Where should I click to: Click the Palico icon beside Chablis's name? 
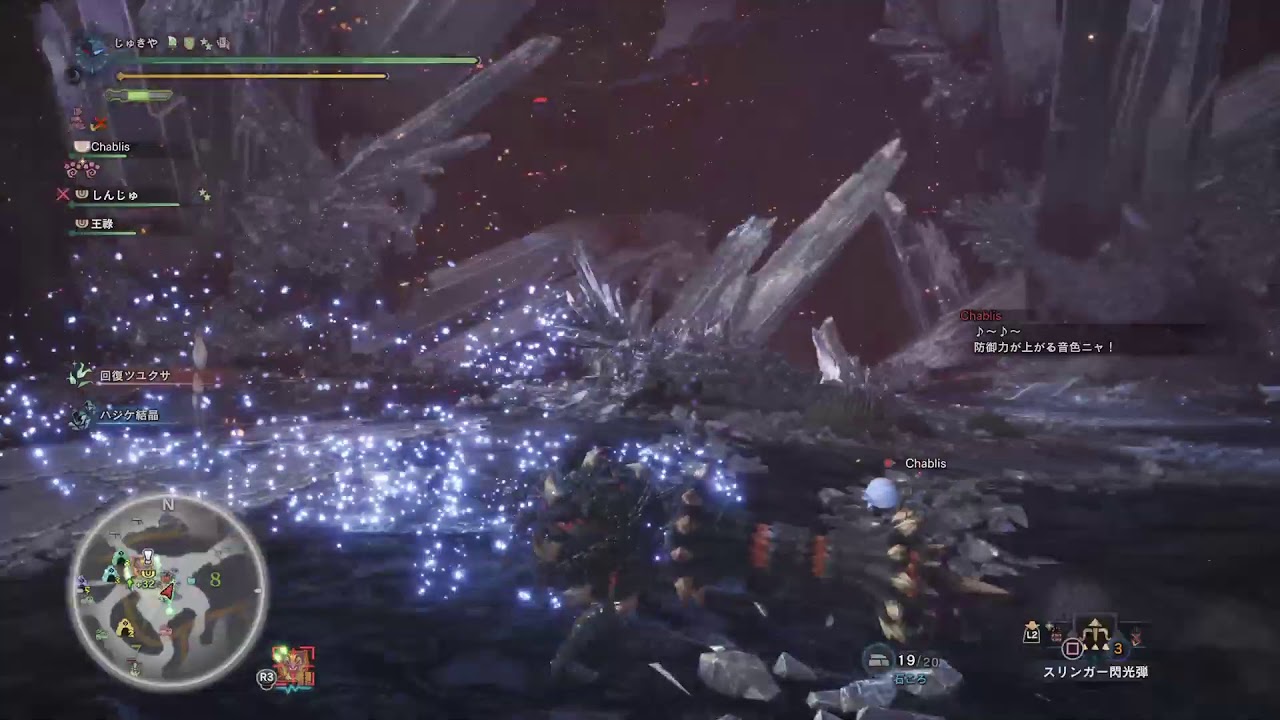pos(80,146)
